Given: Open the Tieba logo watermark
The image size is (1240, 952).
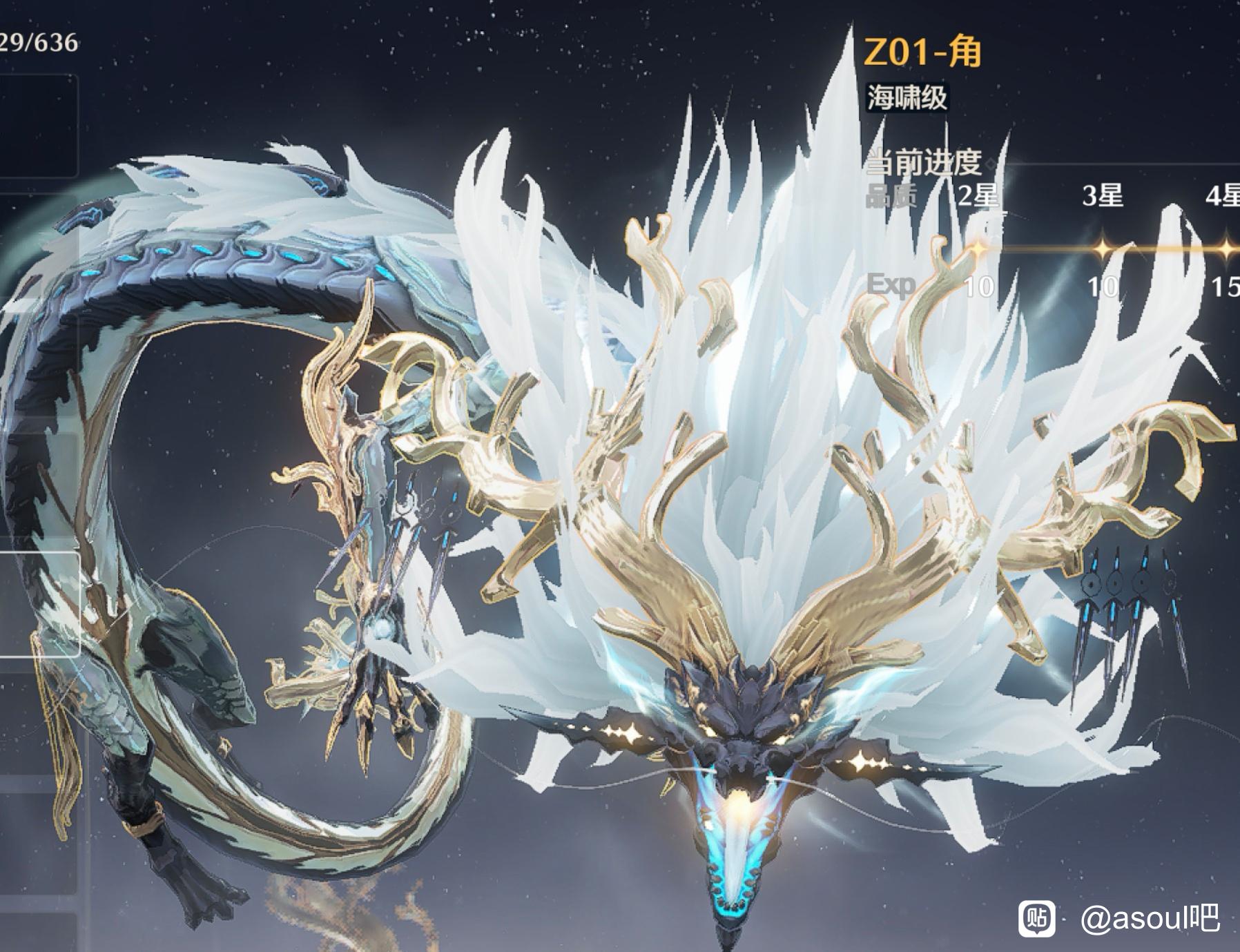Looking at the screenshot, I should [1037, 919].
